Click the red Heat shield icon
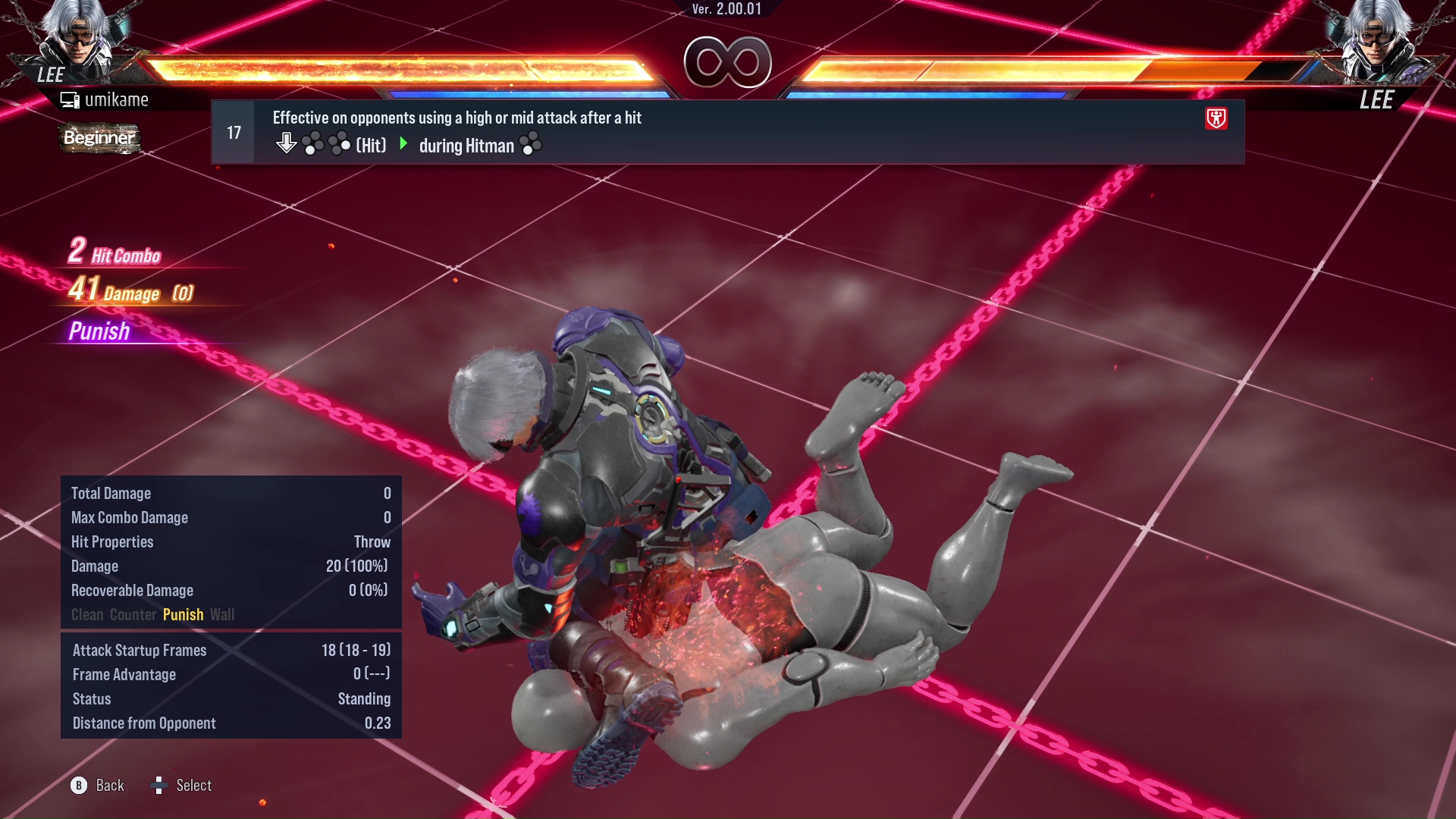The height and width of the screenshot is (819, 1456). click(1216, 118)
